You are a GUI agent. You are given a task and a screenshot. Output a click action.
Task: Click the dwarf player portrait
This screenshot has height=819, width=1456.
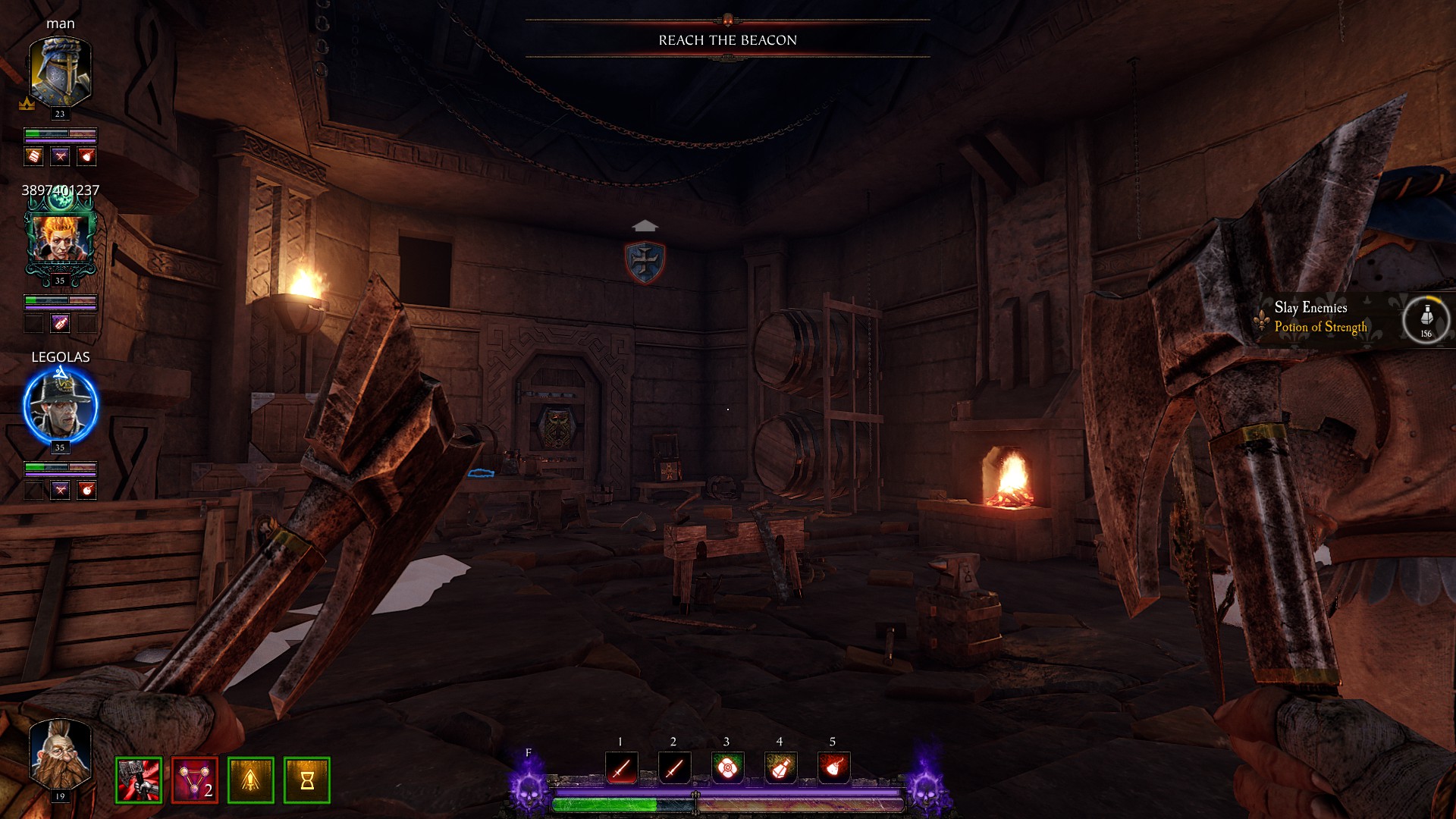(60, 754)
